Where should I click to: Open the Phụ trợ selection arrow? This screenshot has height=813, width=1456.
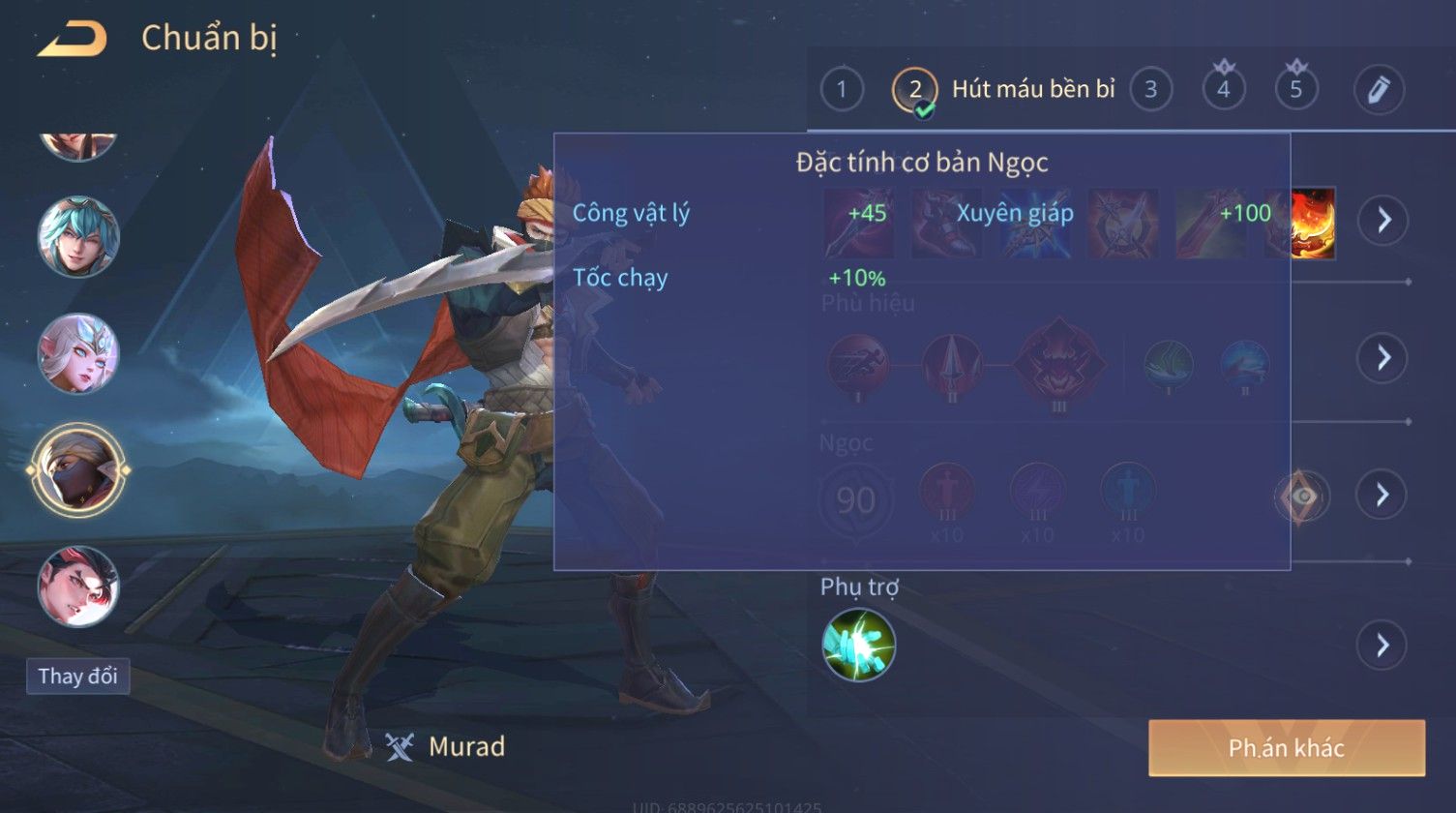1382,645
